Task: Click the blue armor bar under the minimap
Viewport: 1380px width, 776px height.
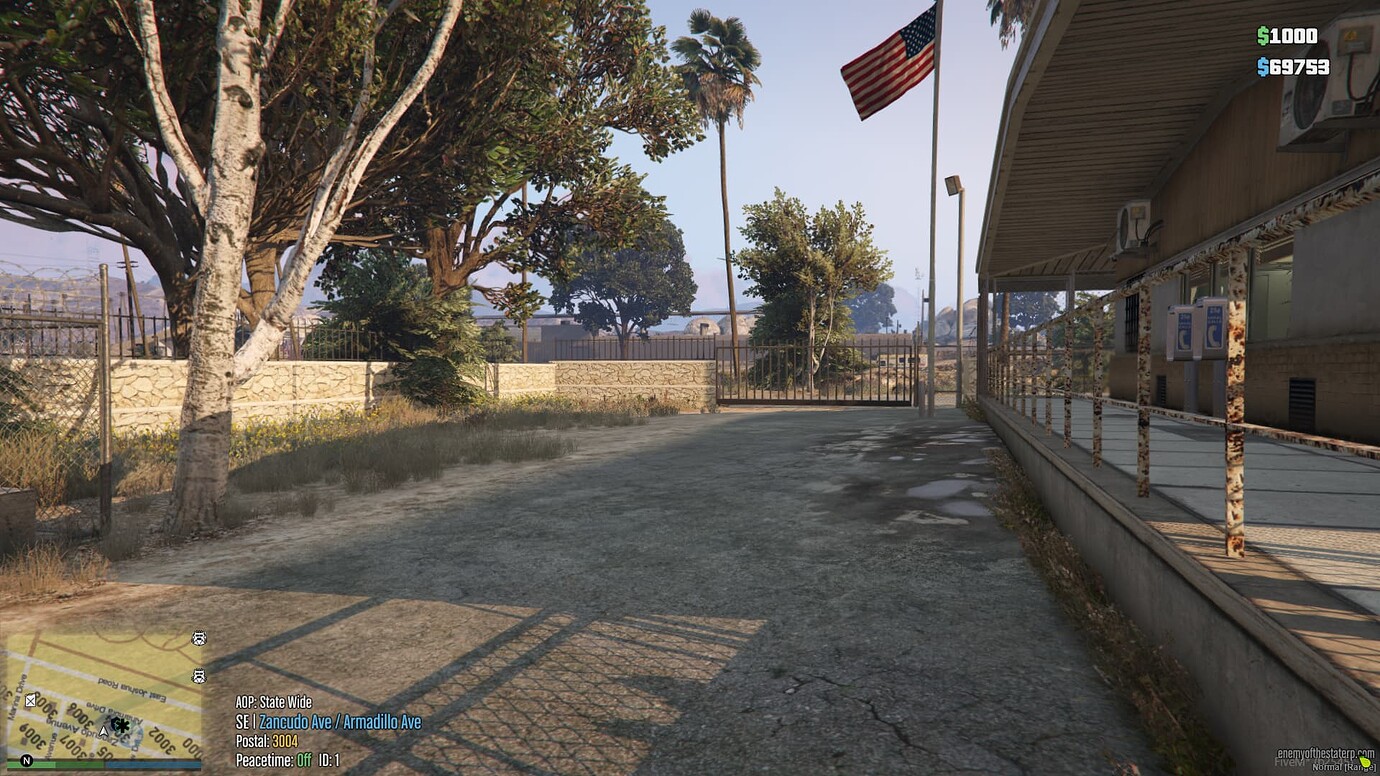Action: pos(154,763)
